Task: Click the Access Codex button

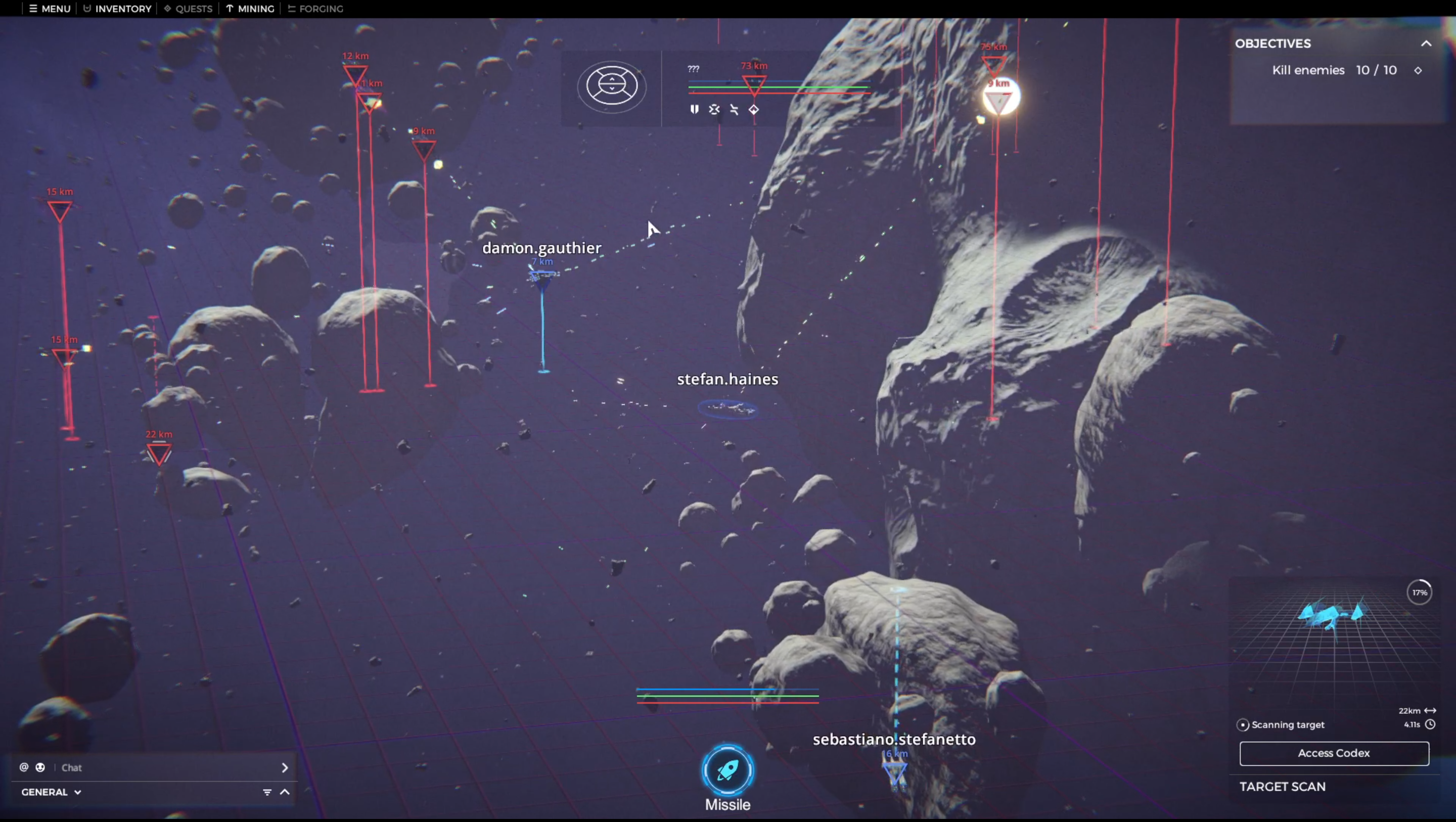Action: pos(1333,753)
